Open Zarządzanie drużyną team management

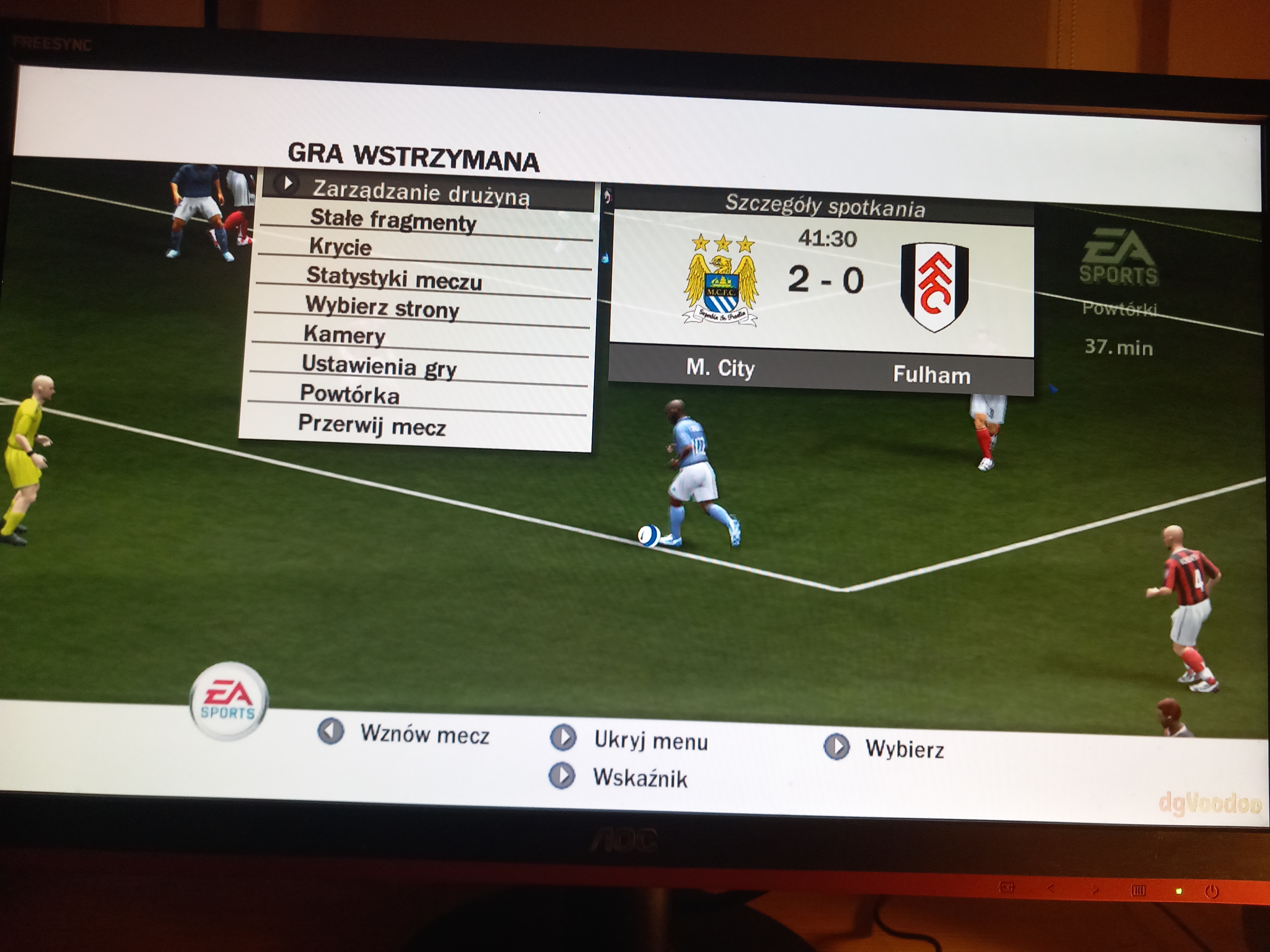(420, 193)
